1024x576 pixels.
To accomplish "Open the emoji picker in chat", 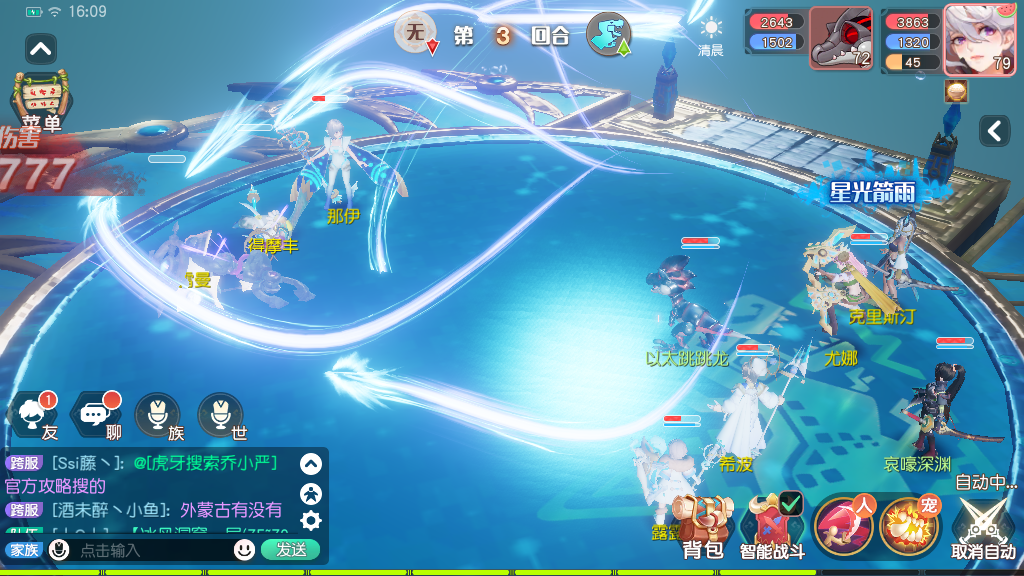I will coord(244,550).
